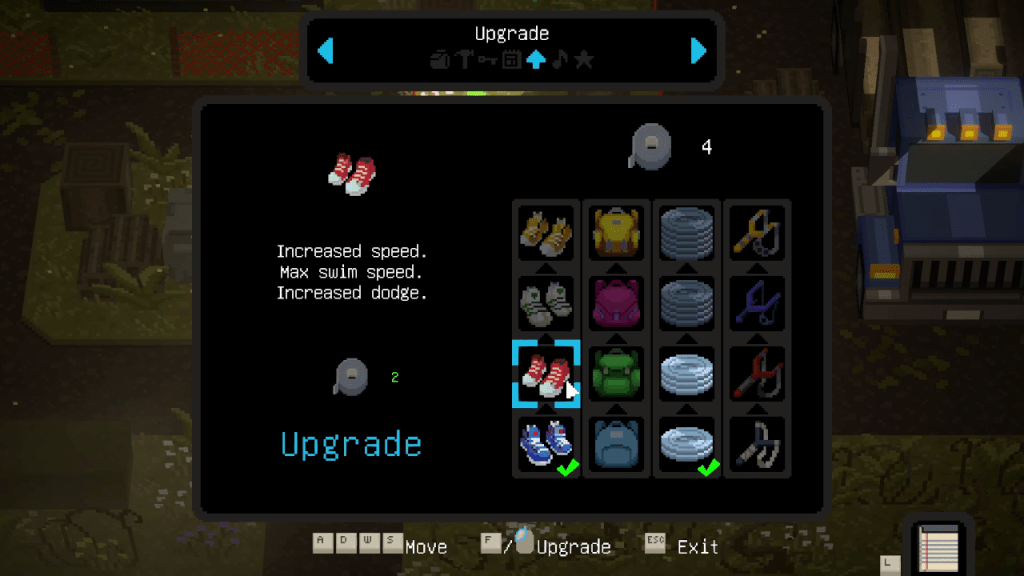Open the music note tab
The width and height of the screenshot is (1024, 576).
point(560,60)
